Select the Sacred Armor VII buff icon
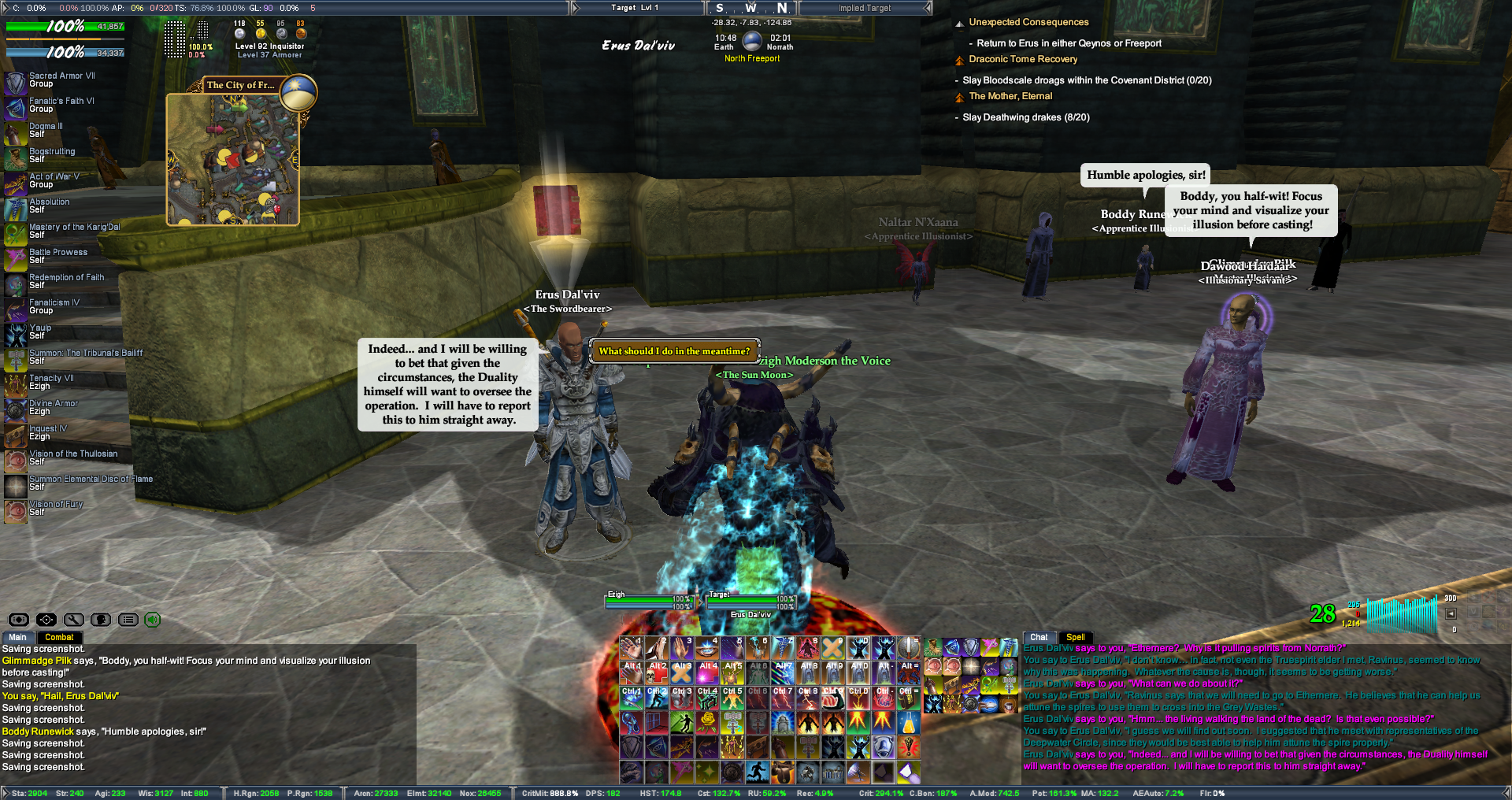This screenshot has height=800, width=1512. pyautogui.click(x=16, y=83)
